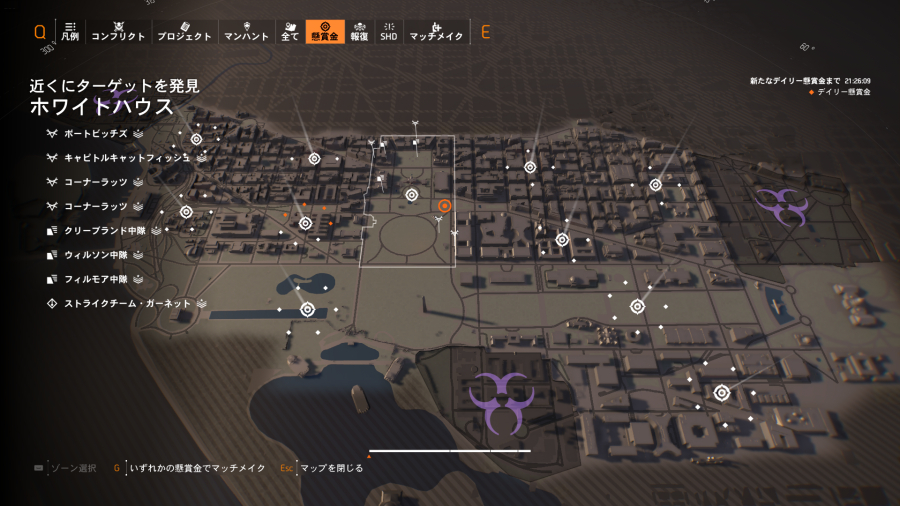
Task: Open the SHD tab
Action: 388,31
